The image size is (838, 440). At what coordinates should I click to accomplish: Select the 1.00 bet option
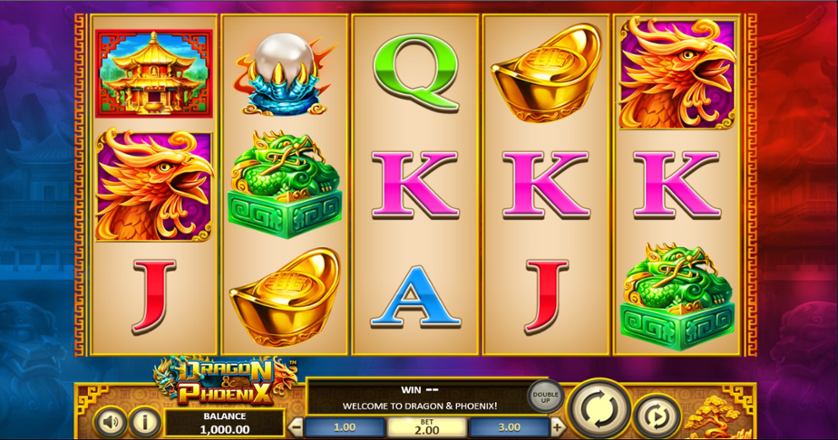(x=346, y=428)
